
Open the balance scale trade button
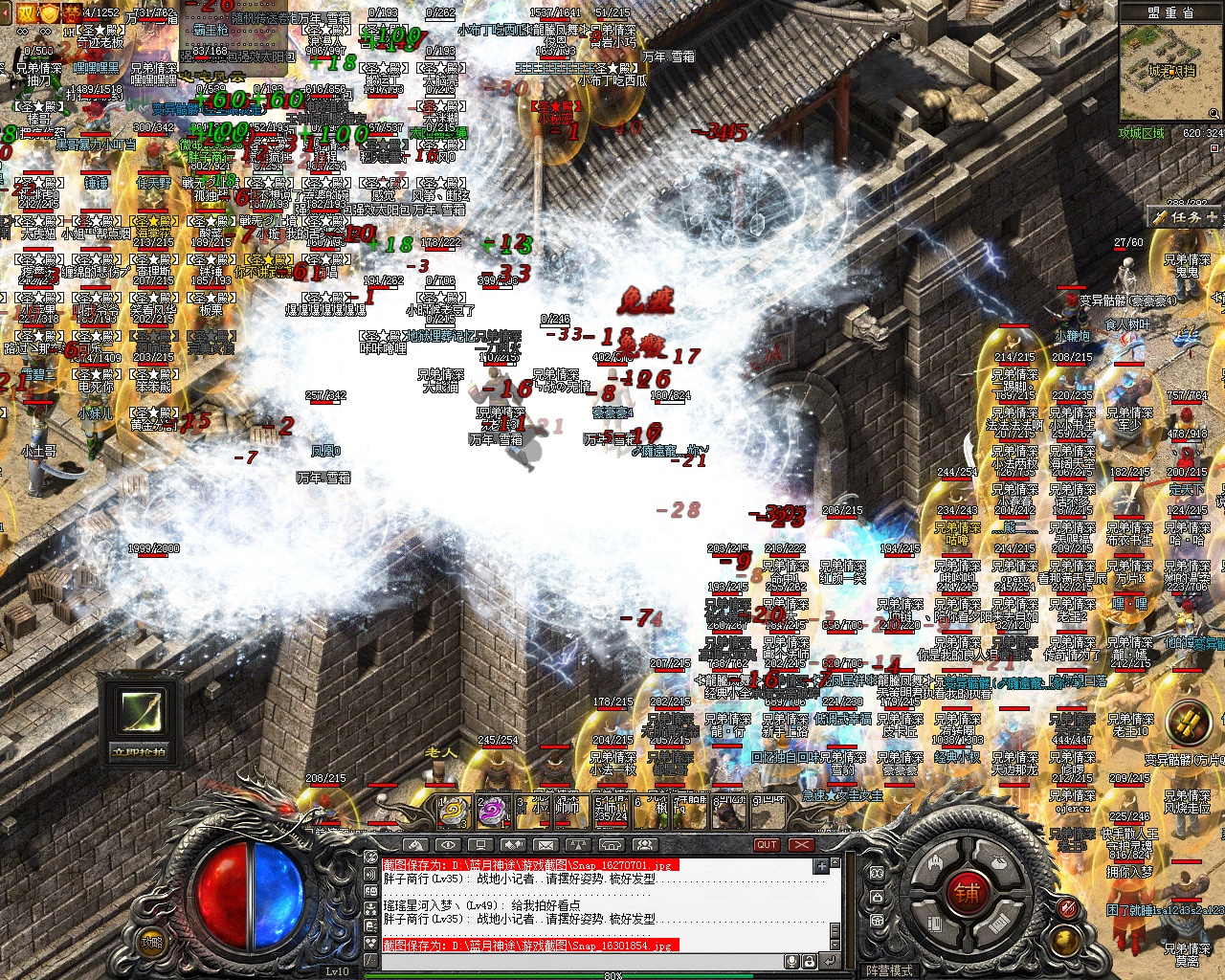click(x=578, y=845)
